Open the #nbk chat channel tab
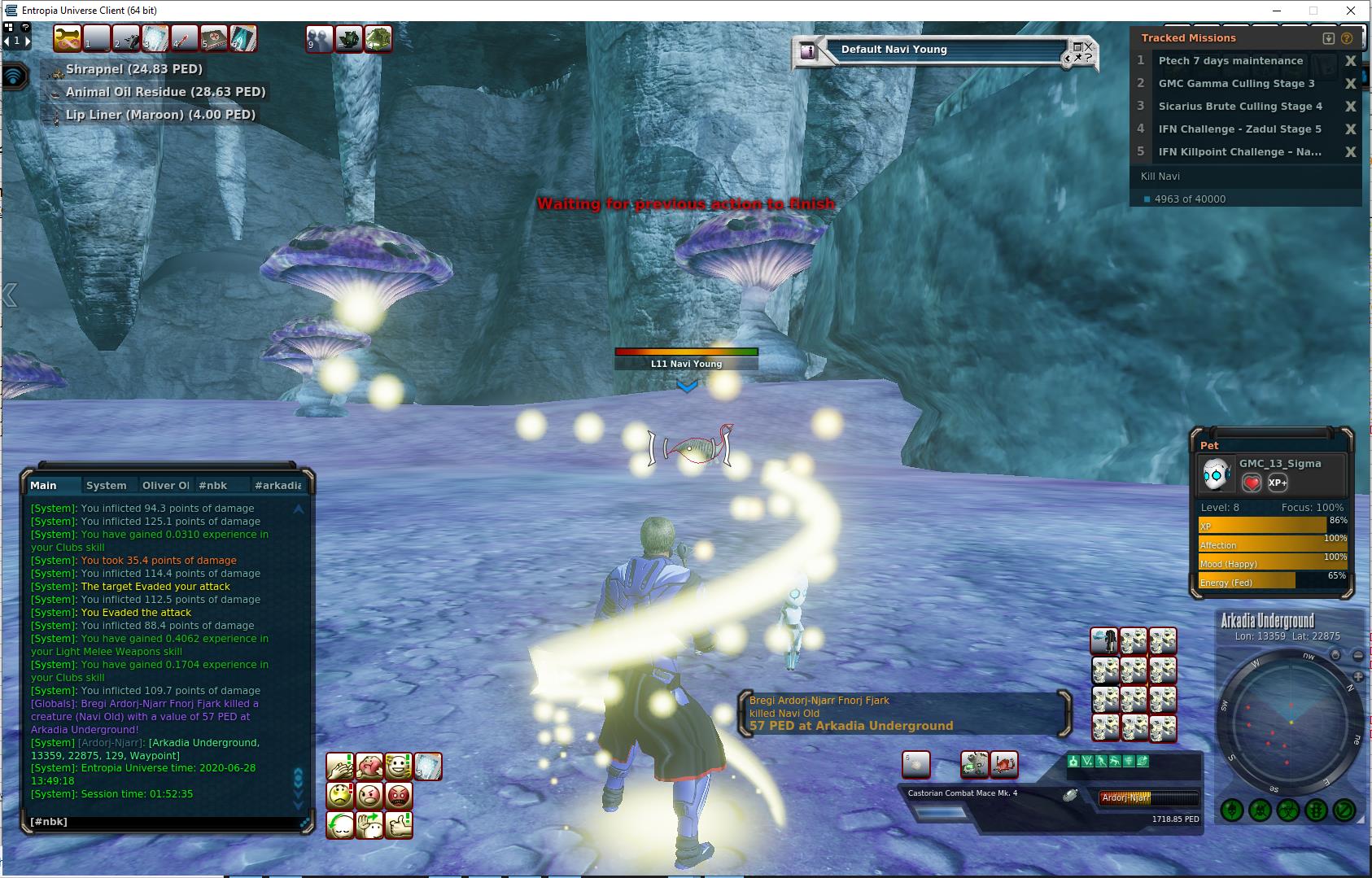 pyautogui.click(x=213, y=485)
